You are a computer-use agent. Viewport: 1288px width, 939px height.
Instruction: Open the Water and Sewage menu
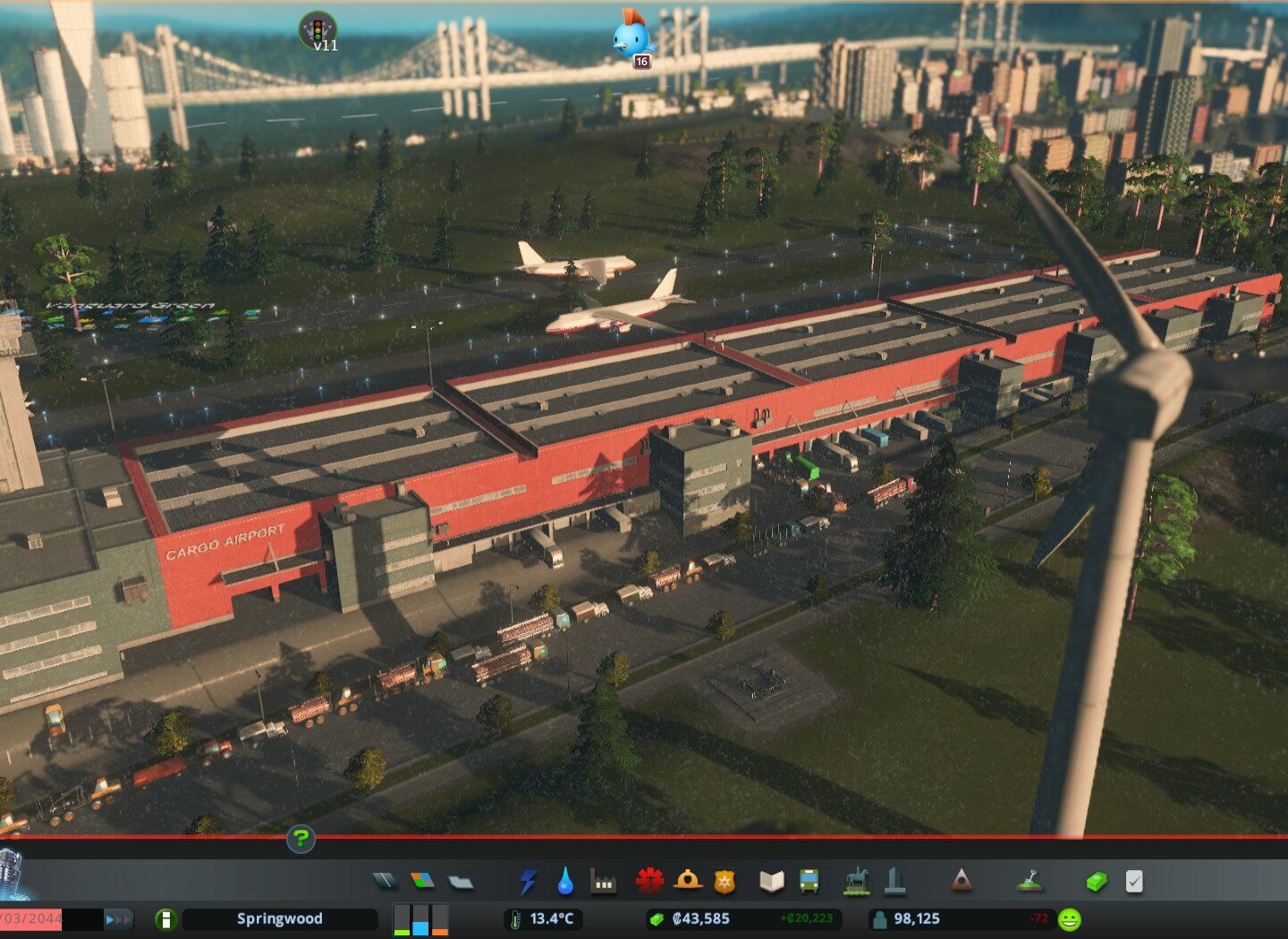(x=565, y=883)
